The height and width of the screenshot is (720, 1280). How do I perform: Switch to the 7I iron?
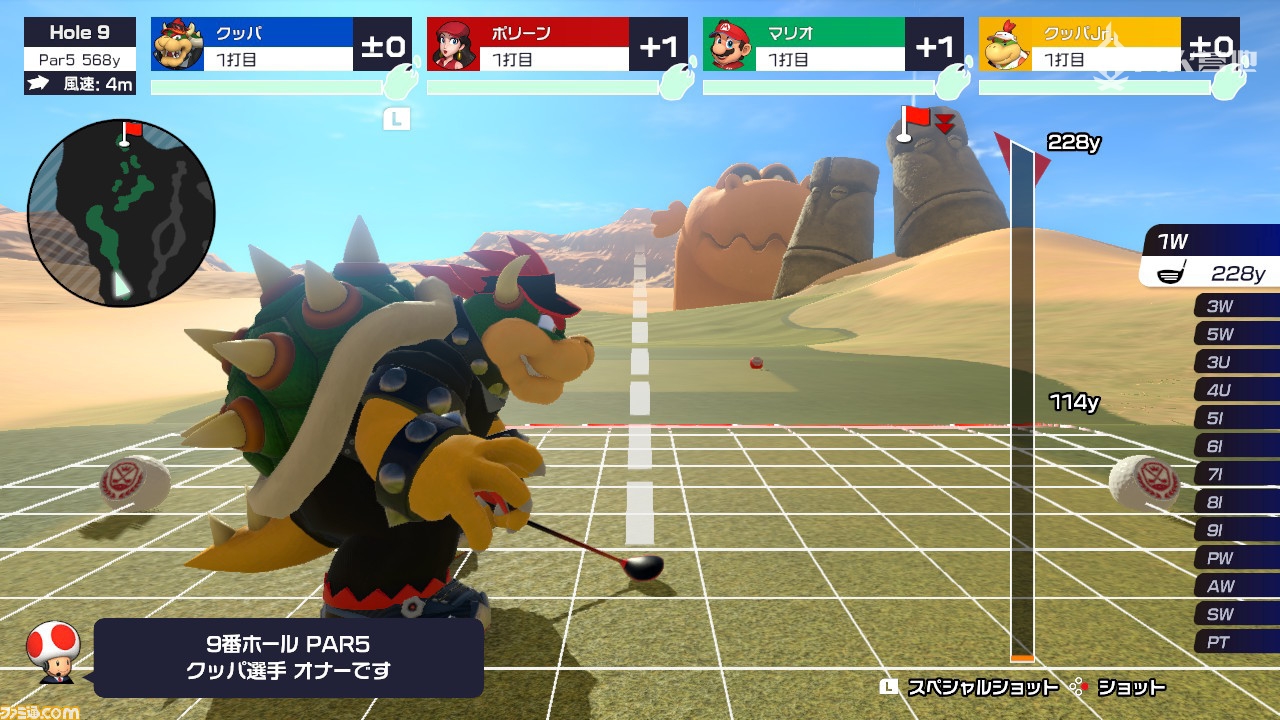tap(1236, 475)
